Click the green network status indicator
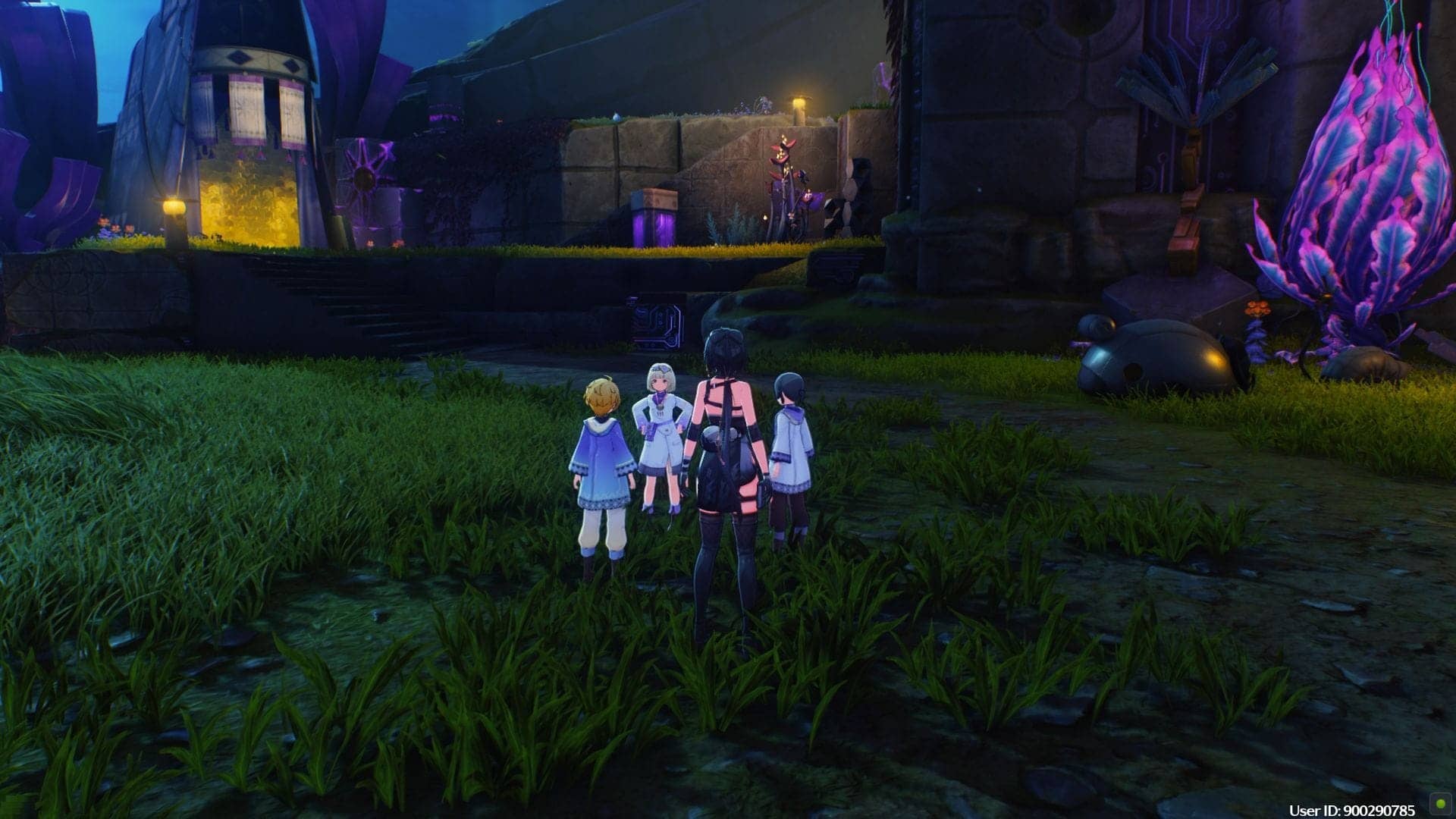1456x819 pixels. (x=1438, y=802)
